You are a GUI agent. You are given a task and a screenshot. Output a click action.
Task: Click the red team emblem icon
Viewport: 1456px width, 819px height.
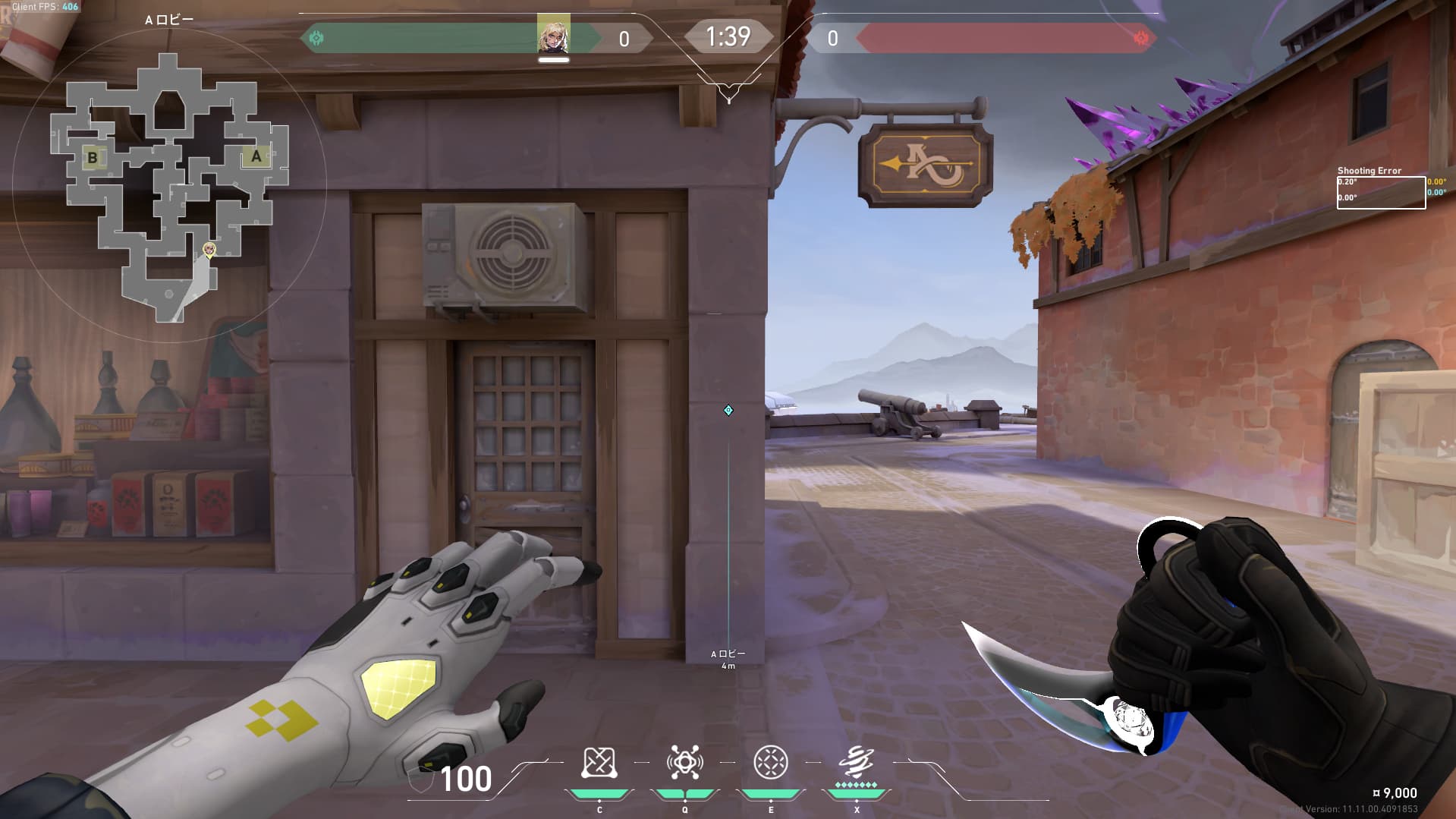[x=1140, y=38]
